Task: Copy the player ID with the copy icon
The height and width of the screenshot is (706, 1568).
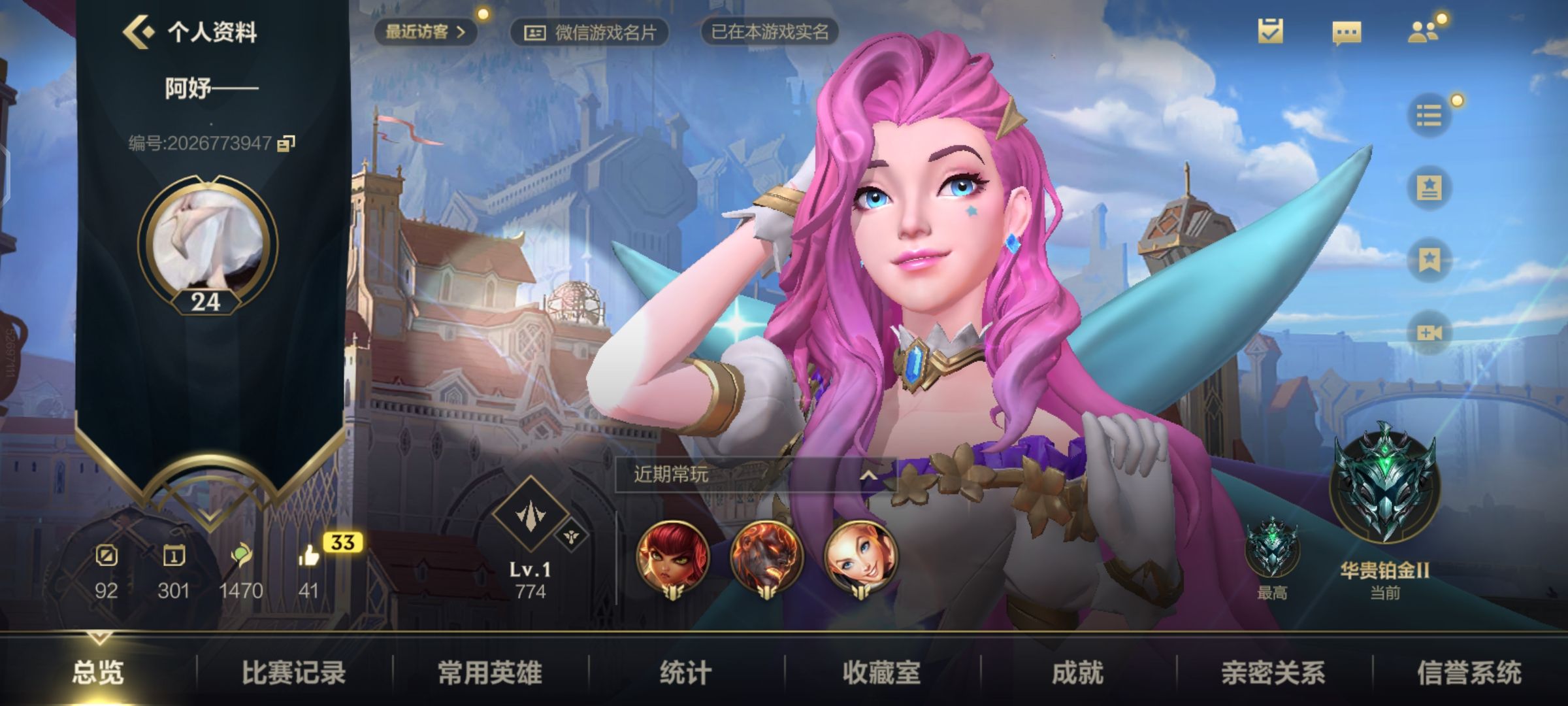Action: [289, 143]
